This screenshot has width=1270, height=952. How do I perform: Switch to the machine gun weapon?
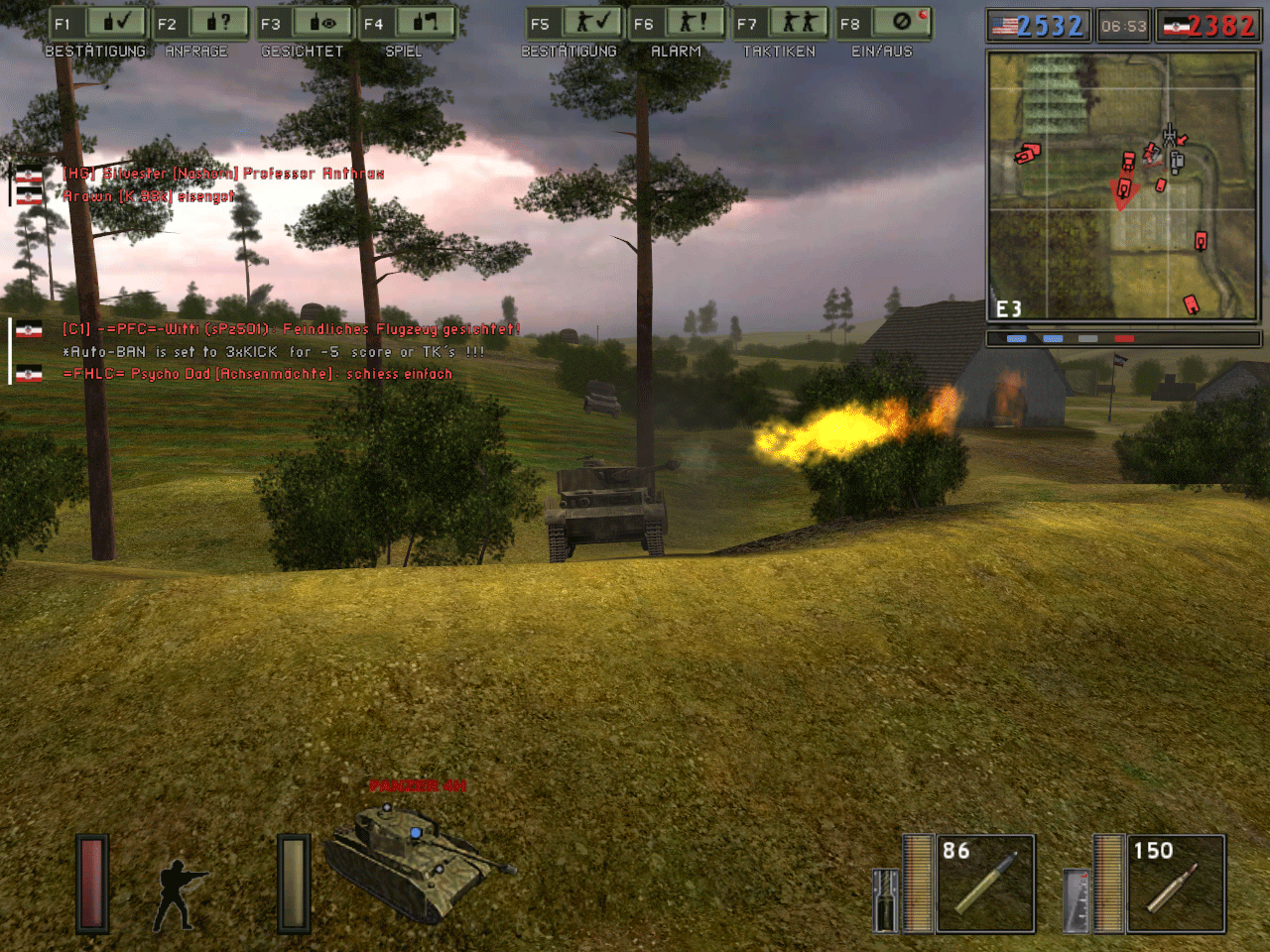click(1176, 884)
